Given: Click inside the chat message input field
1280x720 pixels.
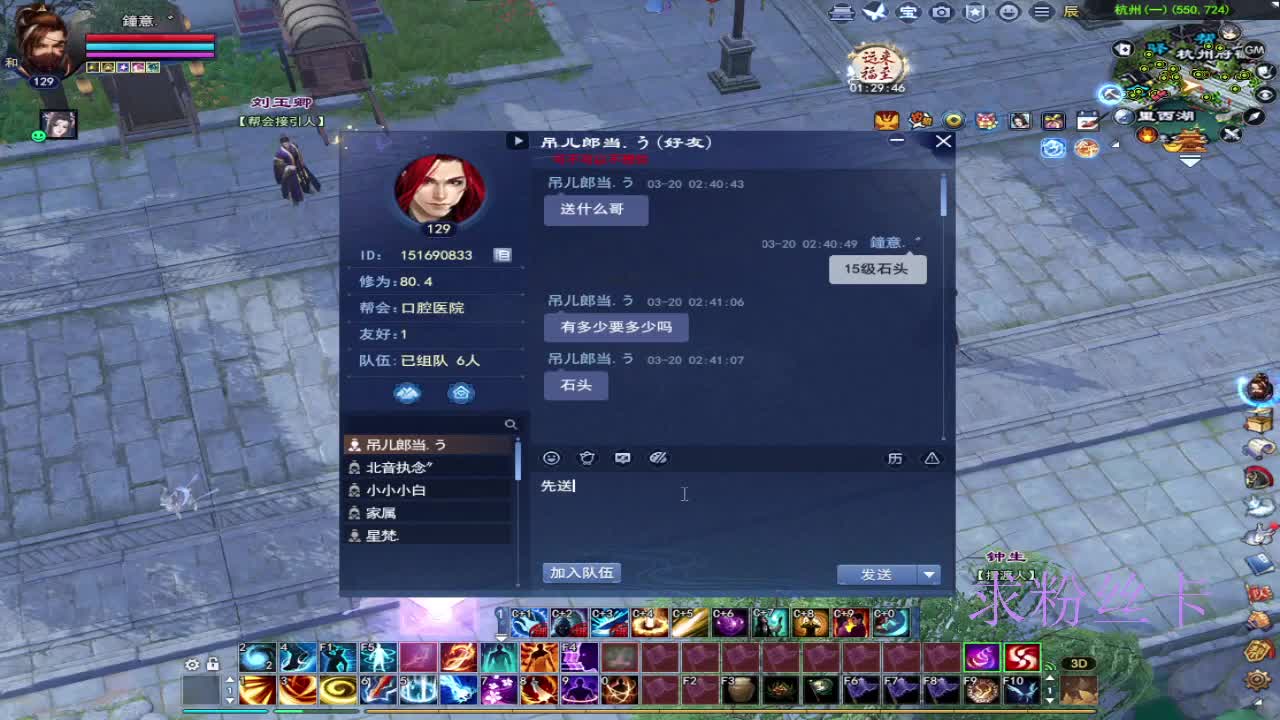Looking at the screenshot, I should point(684,494).
